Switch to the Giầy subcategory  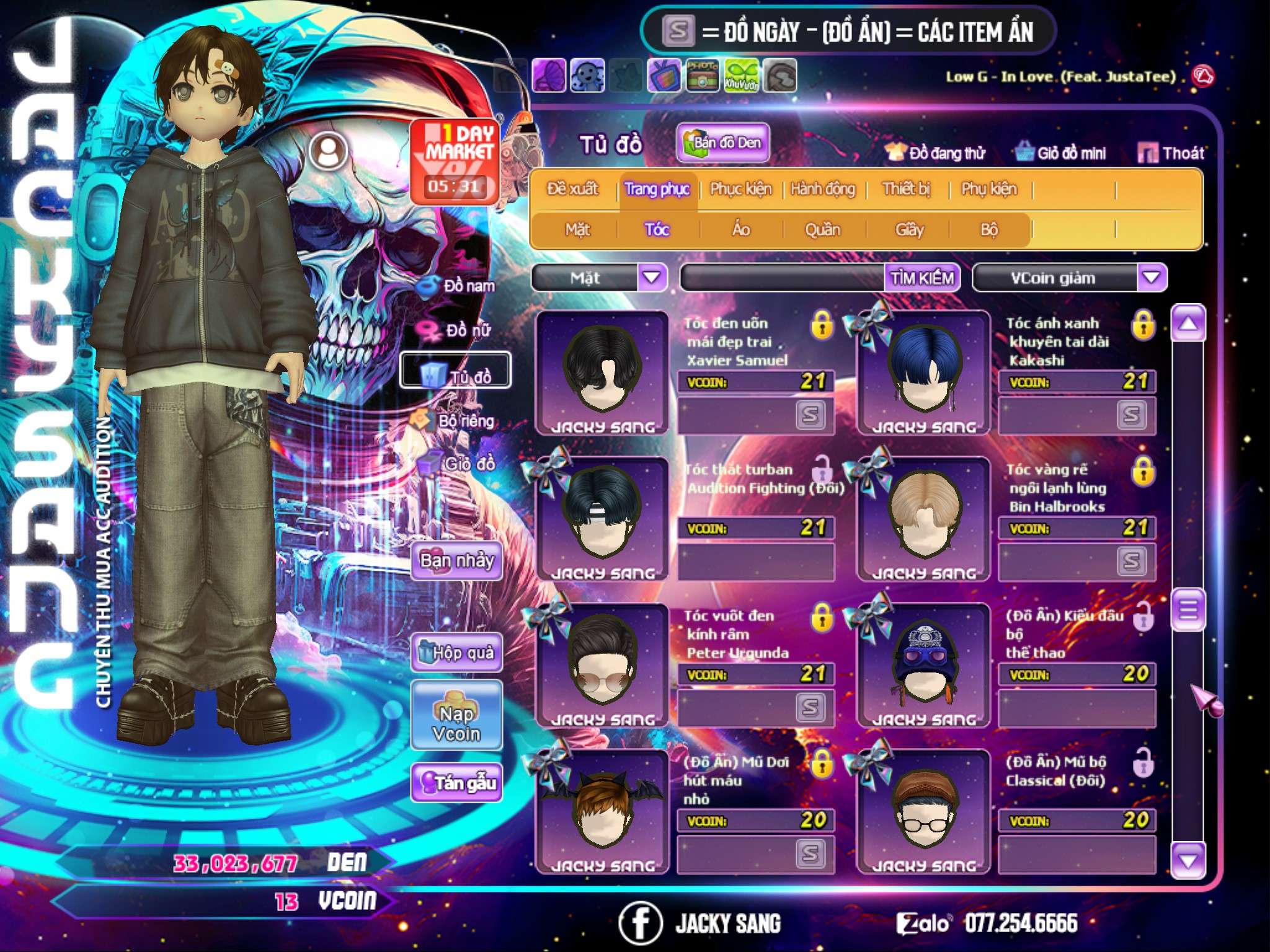coord(909,230)
